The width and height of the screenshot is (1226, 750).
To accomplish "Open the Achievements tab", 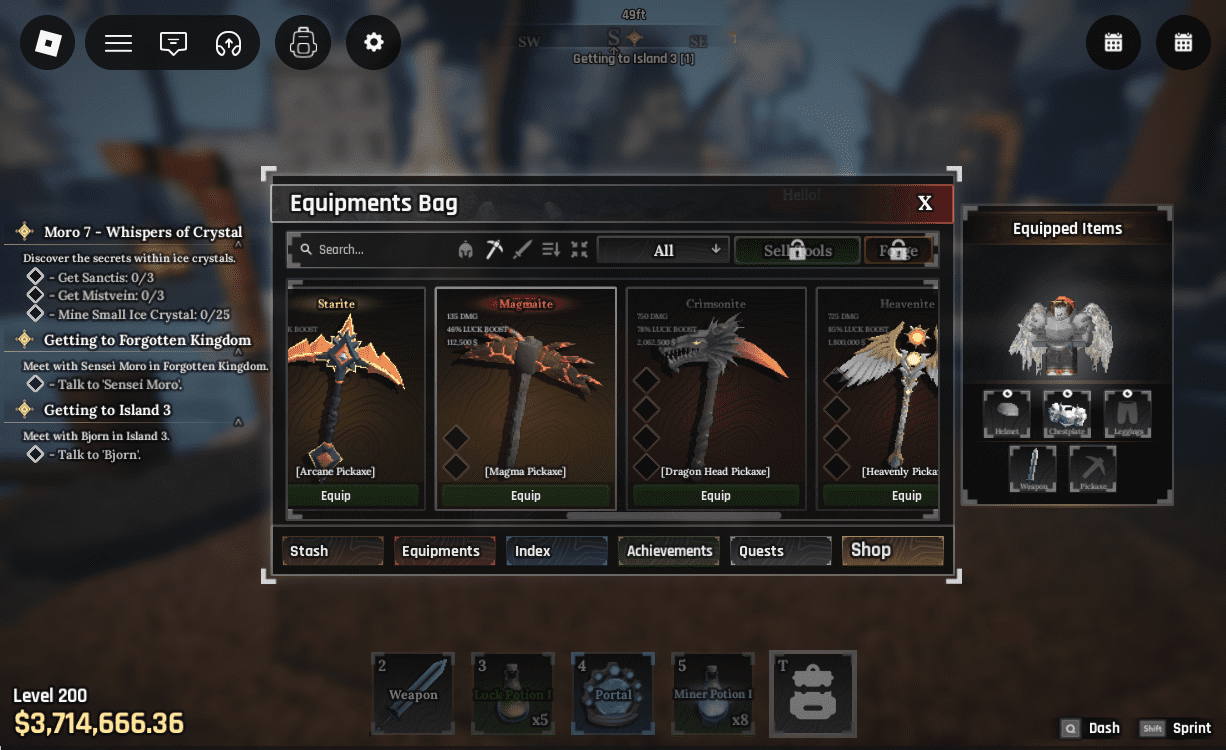I will coord(669,551).
